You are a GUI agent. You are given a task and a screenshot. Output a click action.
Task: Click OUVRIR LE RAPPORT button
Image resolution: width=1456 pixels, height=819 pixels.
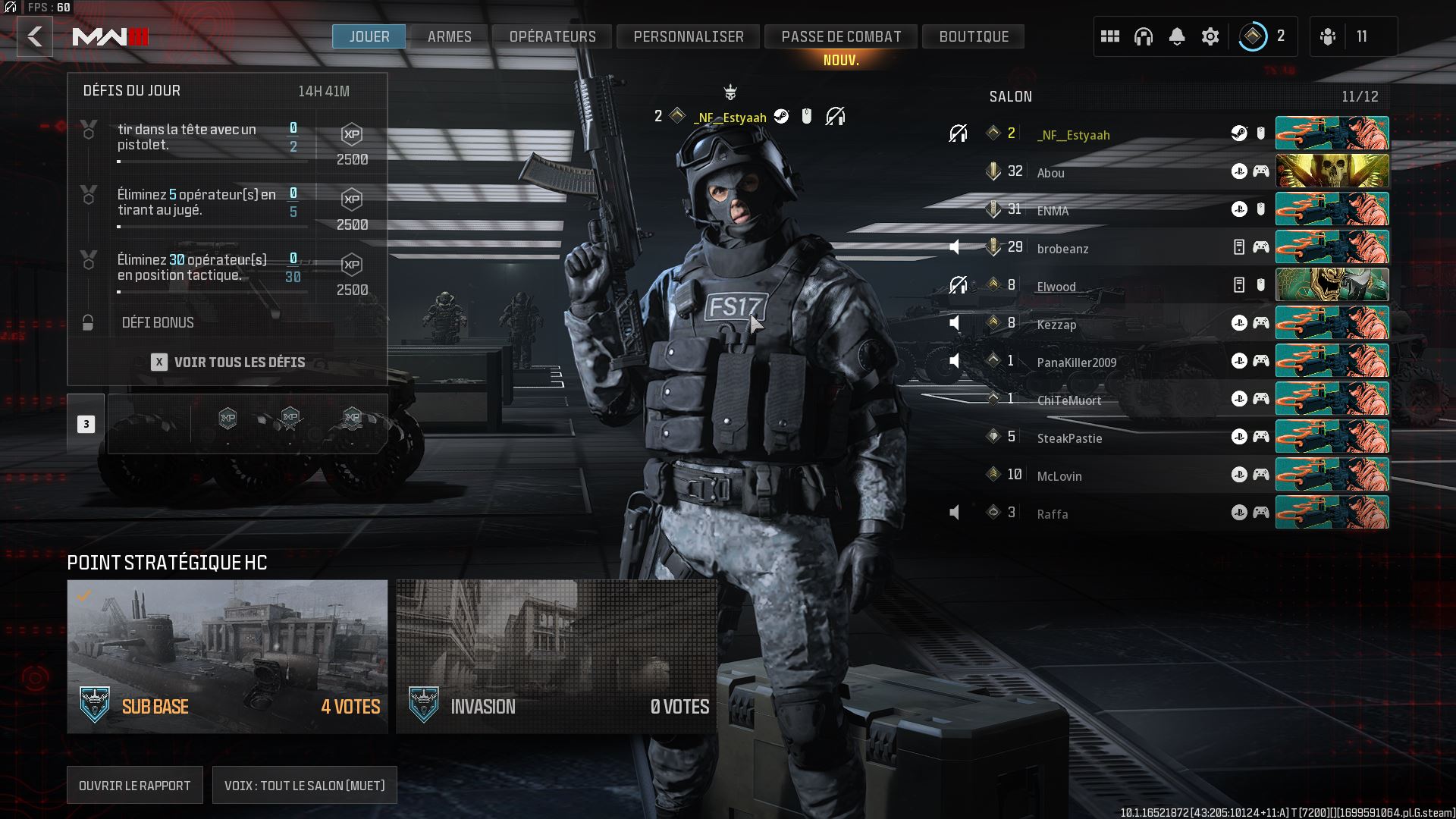[x=135, y=786]
